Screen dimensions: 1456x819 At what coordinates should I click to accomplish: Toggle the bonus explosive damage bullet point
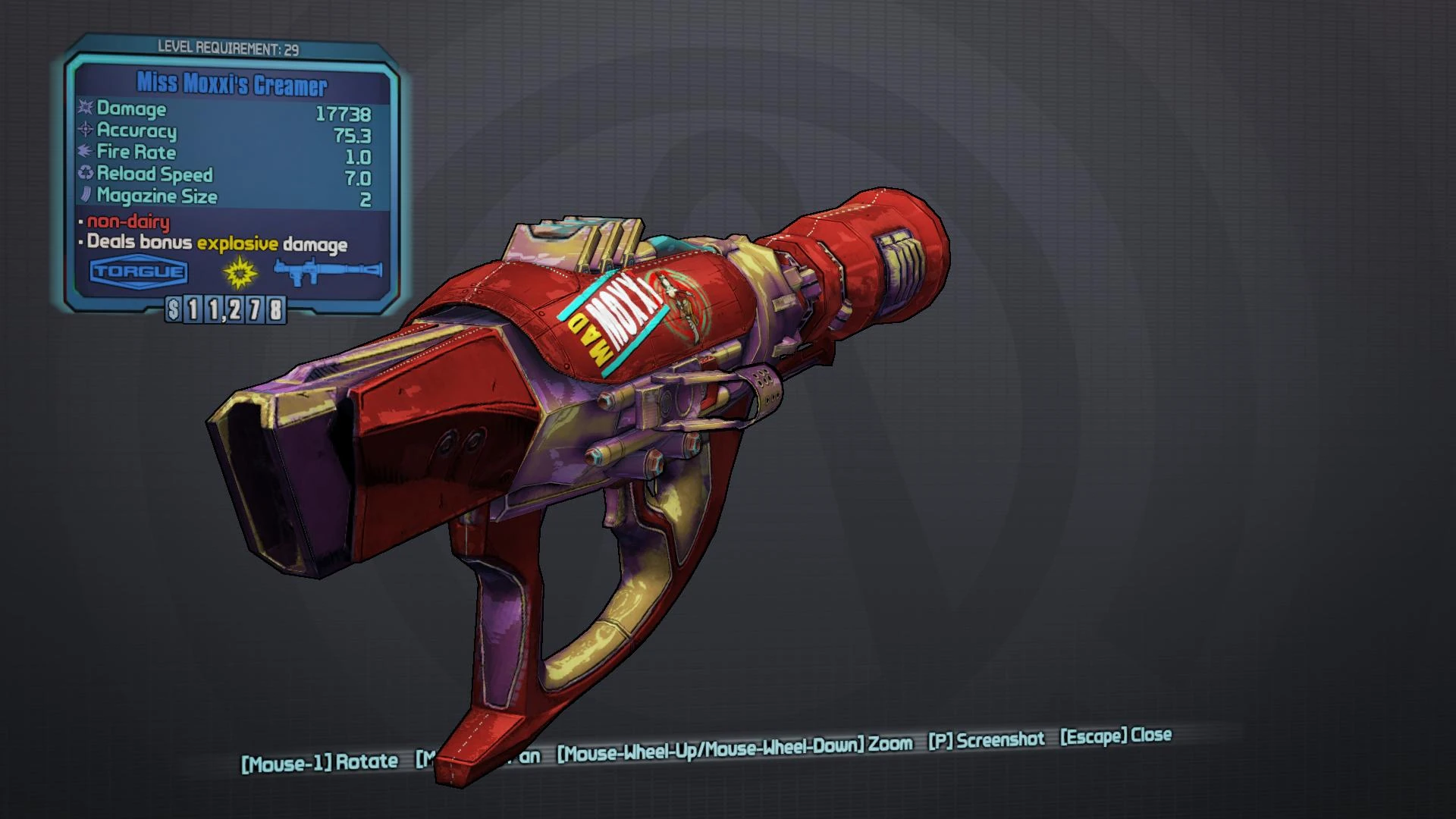(x=215, y=244)
